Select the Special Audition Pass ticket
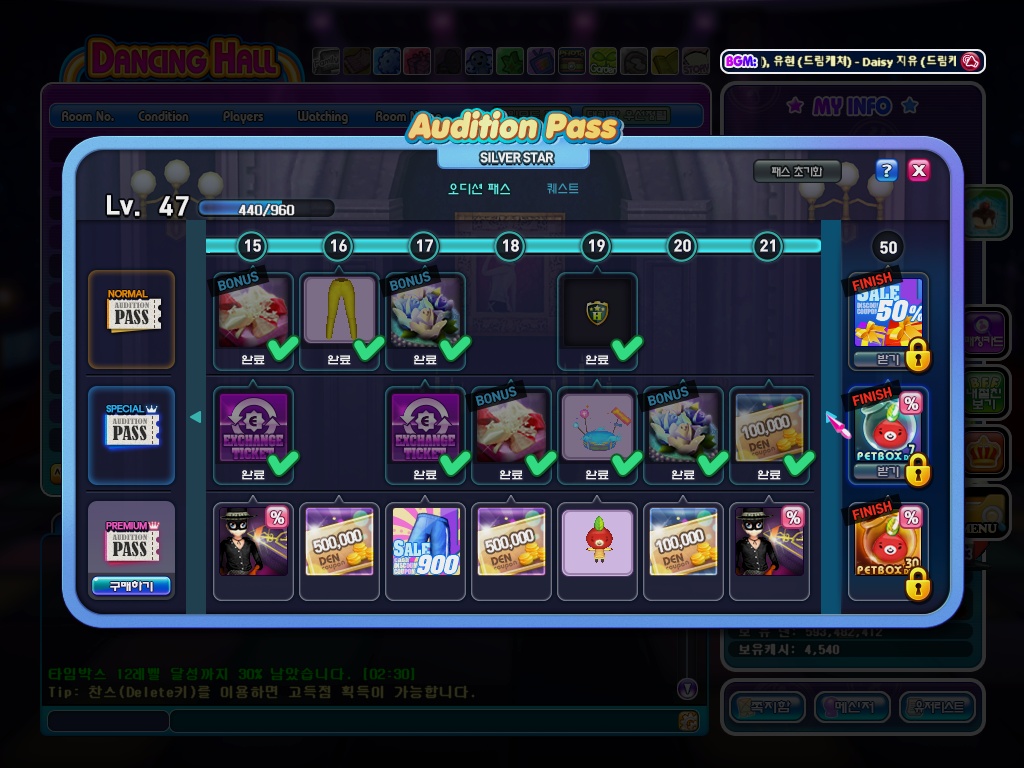This screenshot has height=768, width=1024. pos(130,433)
